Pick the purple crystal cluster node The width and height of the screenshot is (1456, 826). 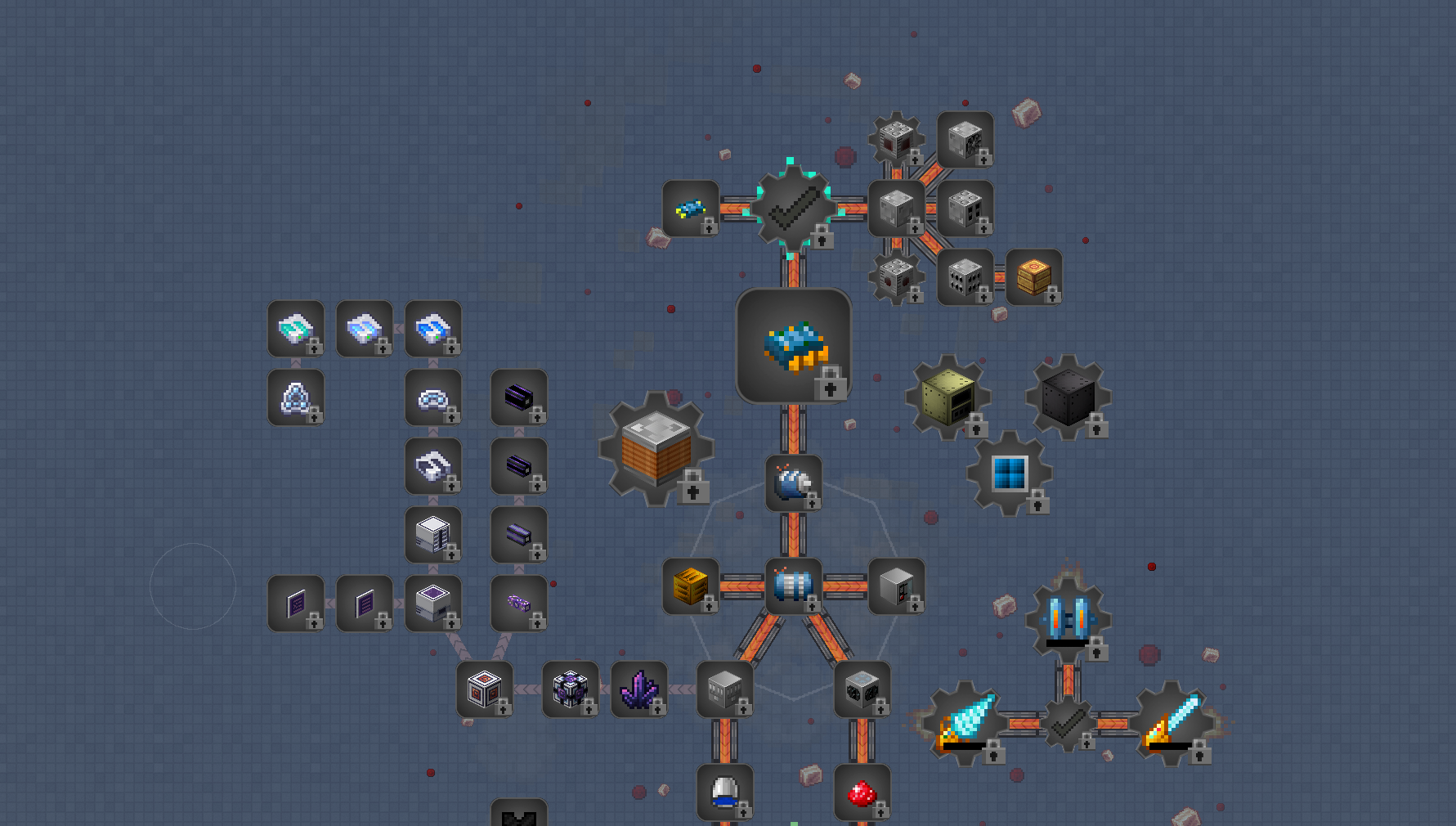coord(638,689)
